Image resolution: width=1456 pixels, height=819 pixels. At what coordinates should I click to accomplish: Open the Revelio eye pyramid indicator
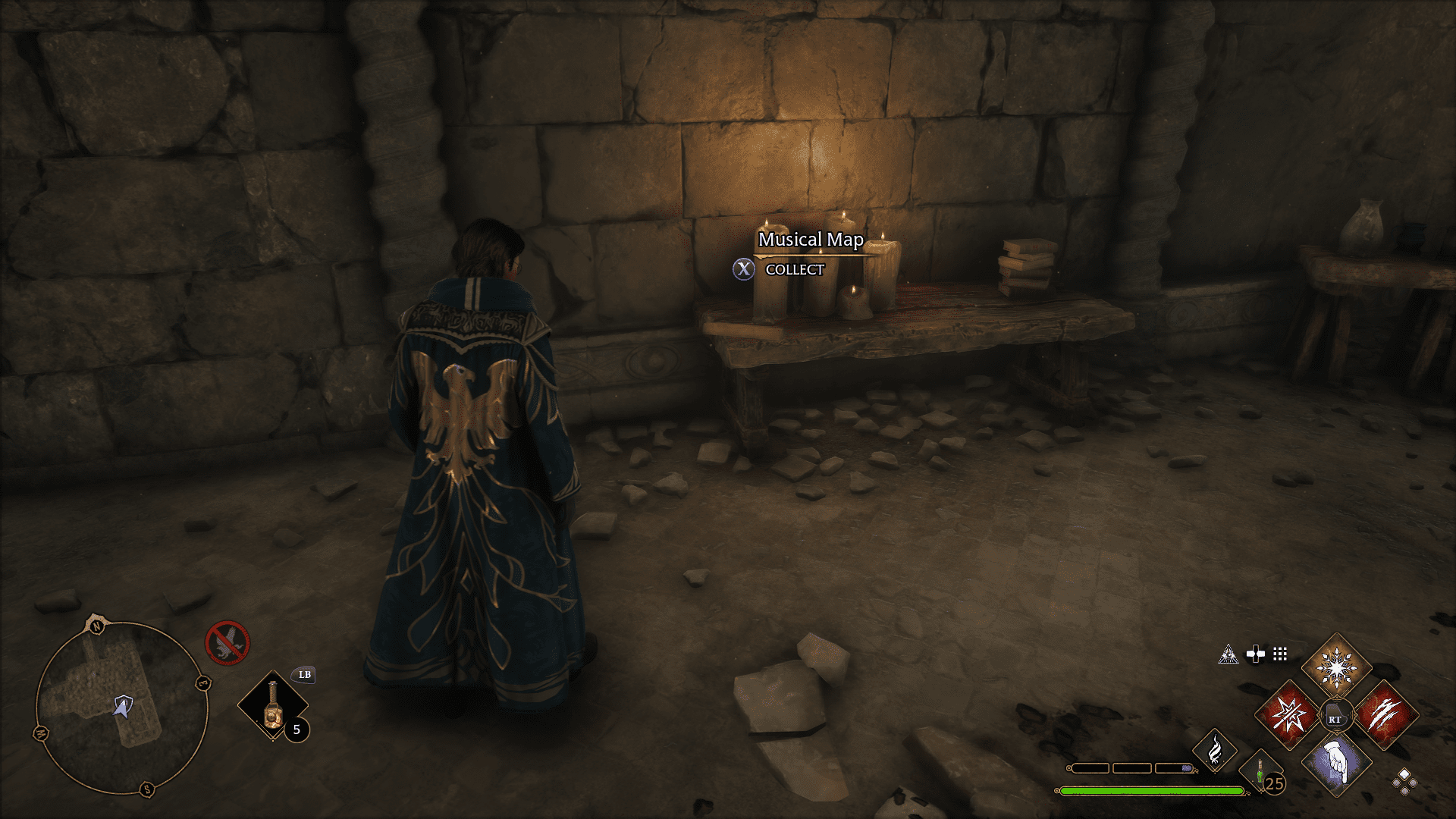click(x=1228, y=654)
